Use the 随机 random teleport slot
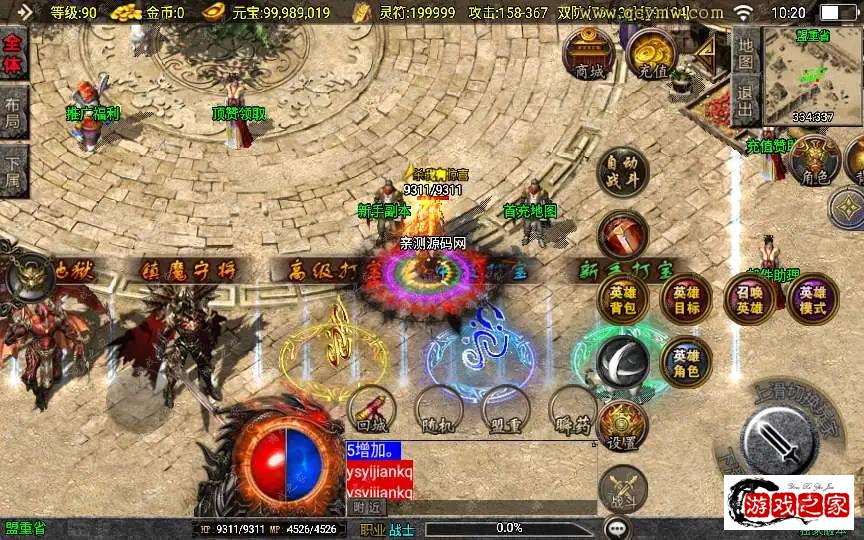The width and height of the screenshot is (864, 540). (x=438, y=410)
